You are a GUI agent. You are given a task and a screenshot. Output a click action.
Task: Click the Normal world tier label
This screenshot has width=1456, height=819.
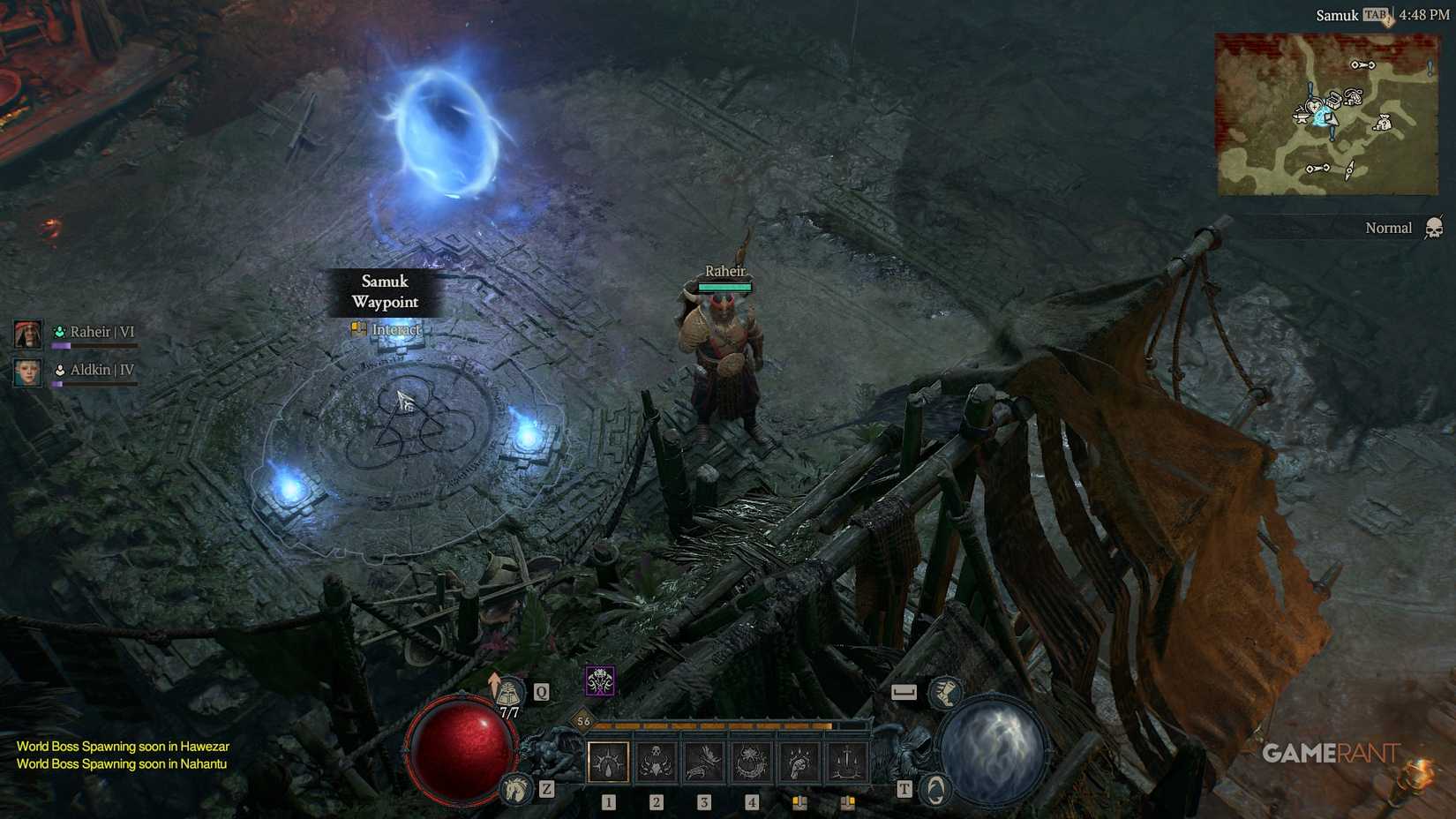[1387, 228]
